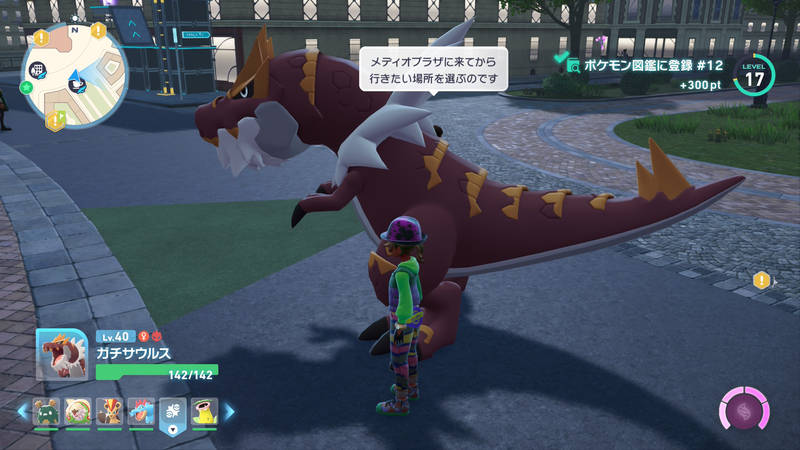This screenshot has height=450, width=800.
Task: Choose the white fluffy Pokémon party slot
Action: pos(78,410)
